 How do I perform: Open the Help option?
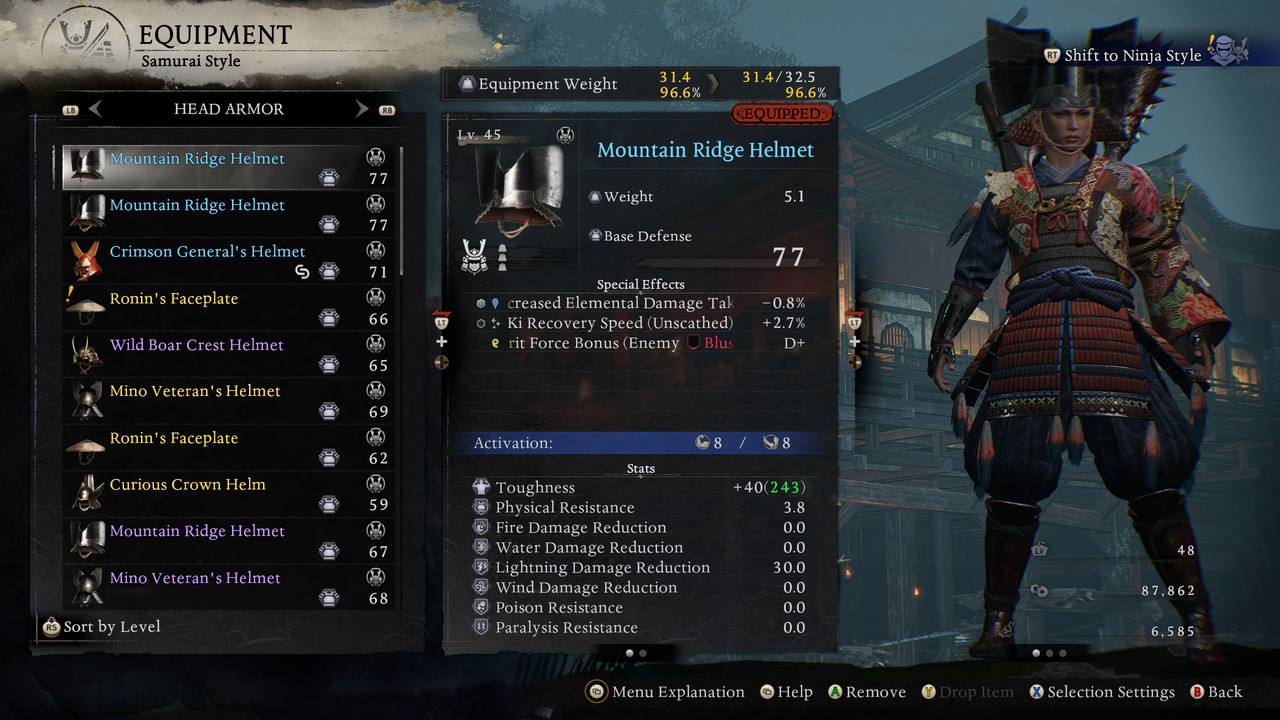786,692
